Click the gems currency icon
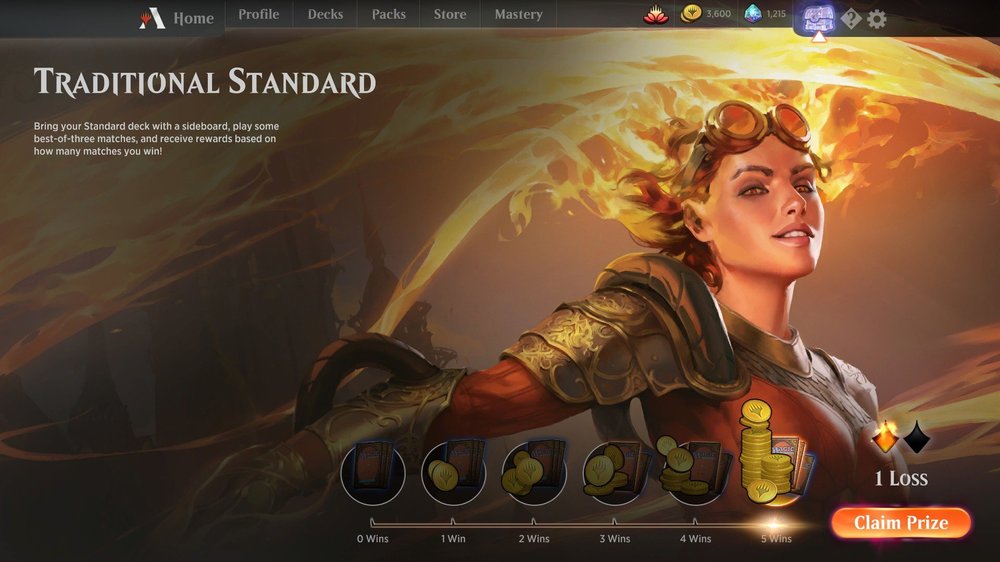 point(753,14)
